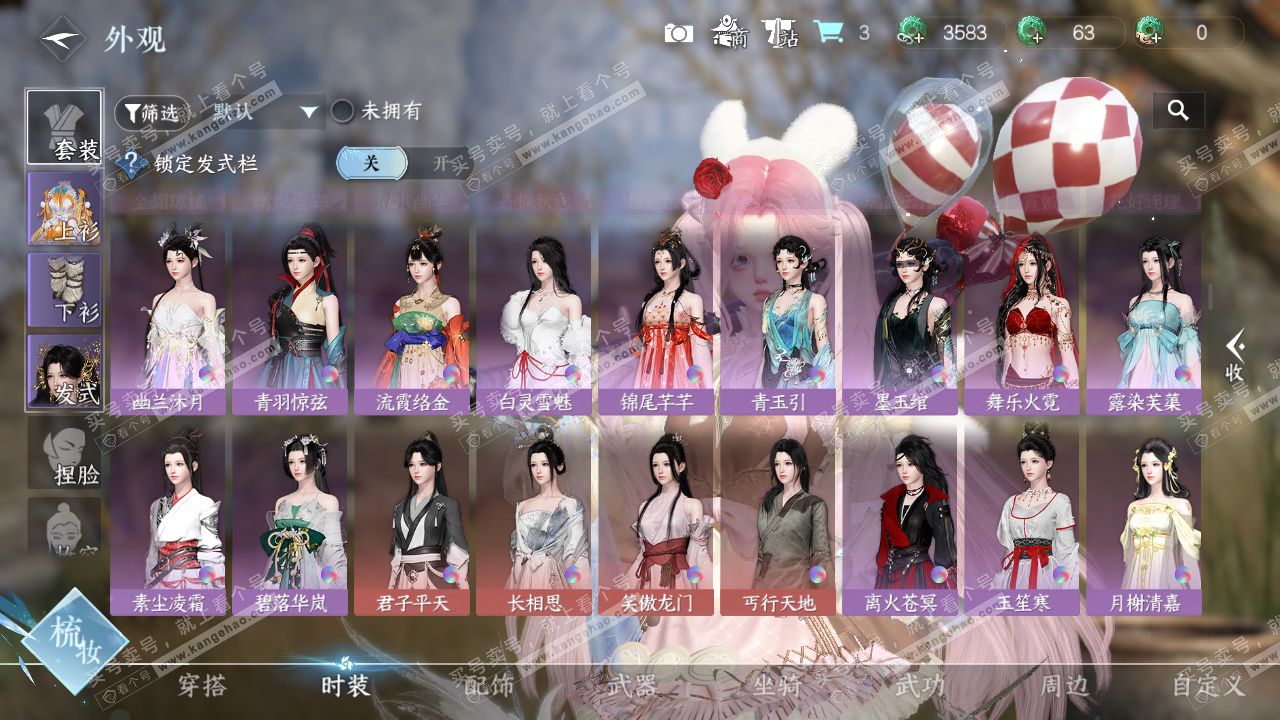Choose the 离火苍冥 outfit card
This screenshot has width=1280, height=720.
(x=900, y=520)
